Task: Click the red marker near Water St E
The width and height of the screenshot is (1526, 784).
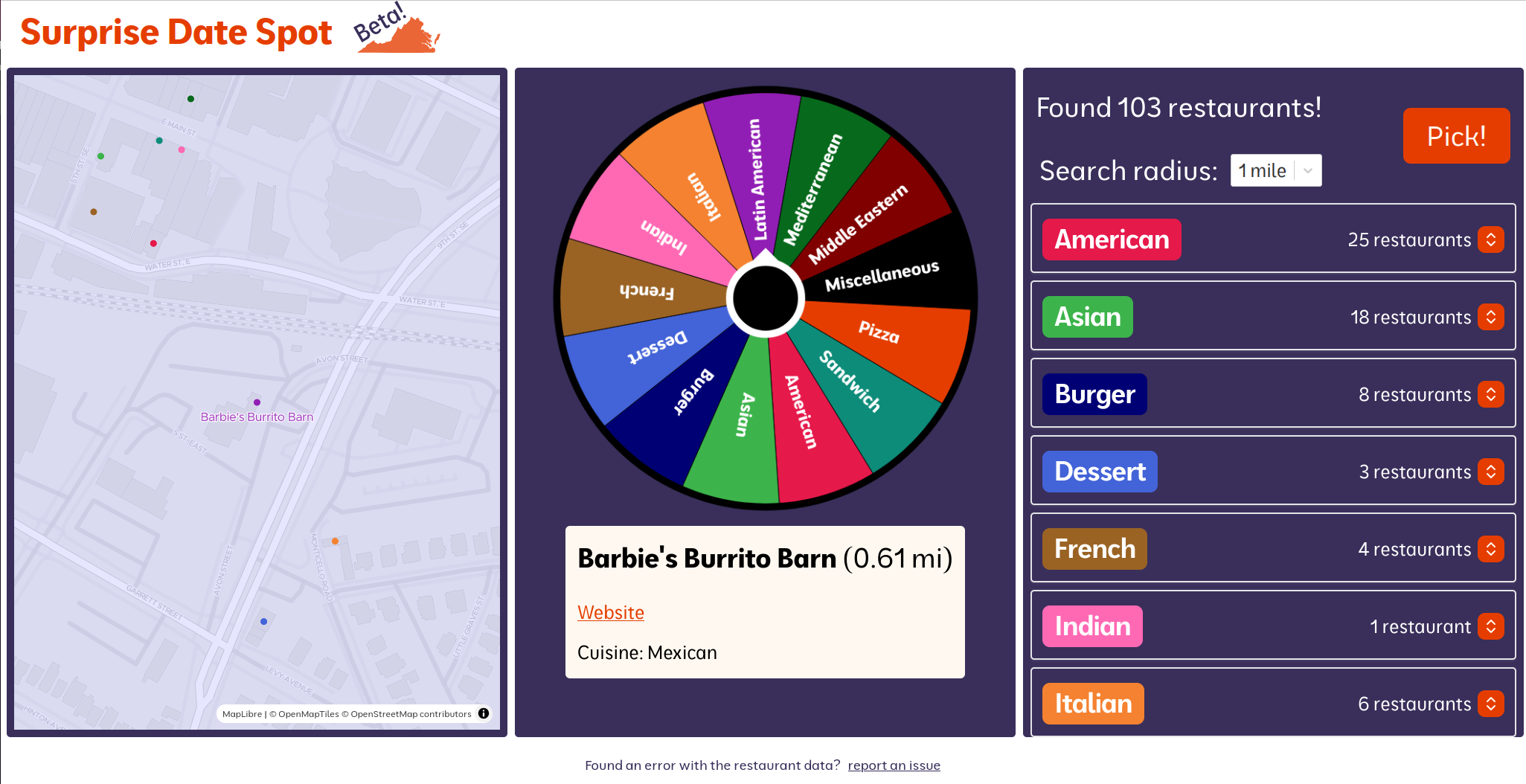Action: tap(153, 242)
